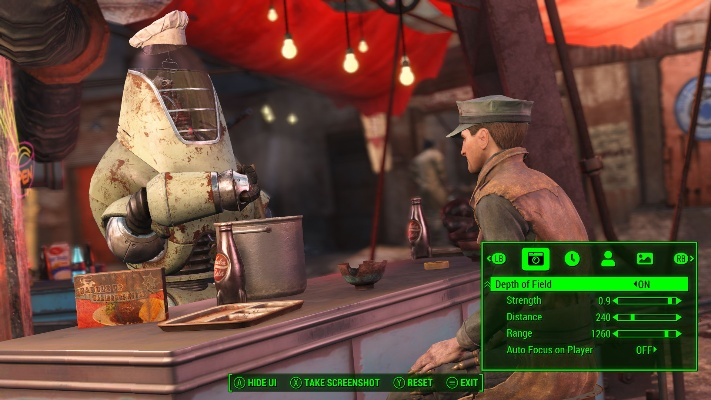Switch to the picture filters tab
This screenshot has width=711, height=400.
pyautogui.click(x=644, y=258)
